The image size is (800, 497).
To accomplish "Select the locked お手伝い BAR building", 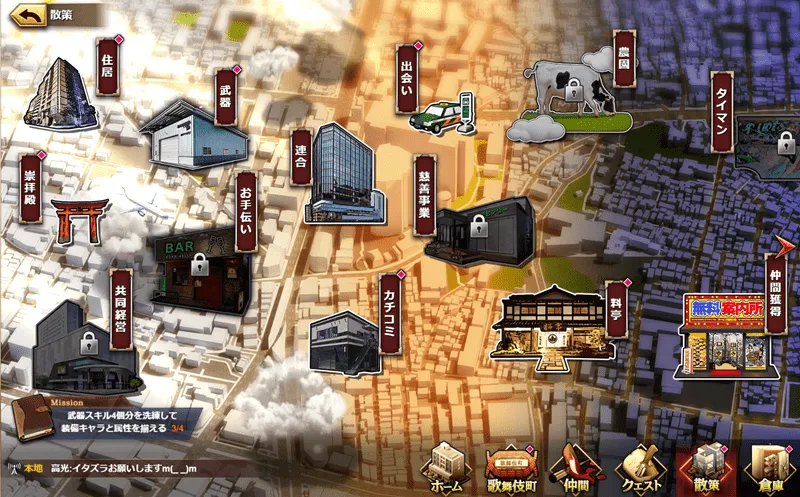I will pyautogui.click(x=197, y=268).
